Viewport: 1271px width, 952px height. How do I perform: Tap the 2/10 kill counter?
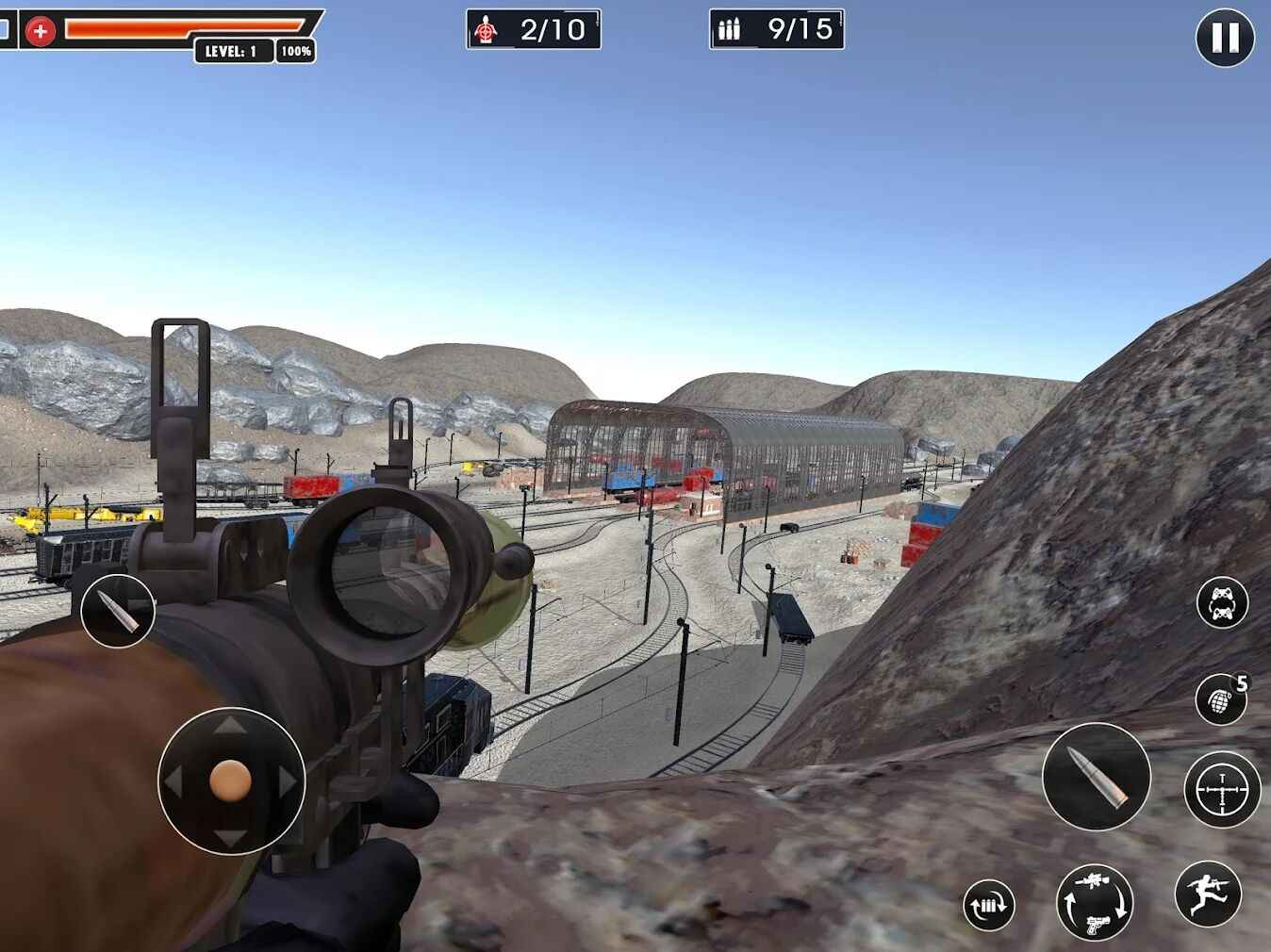point(533,29)
